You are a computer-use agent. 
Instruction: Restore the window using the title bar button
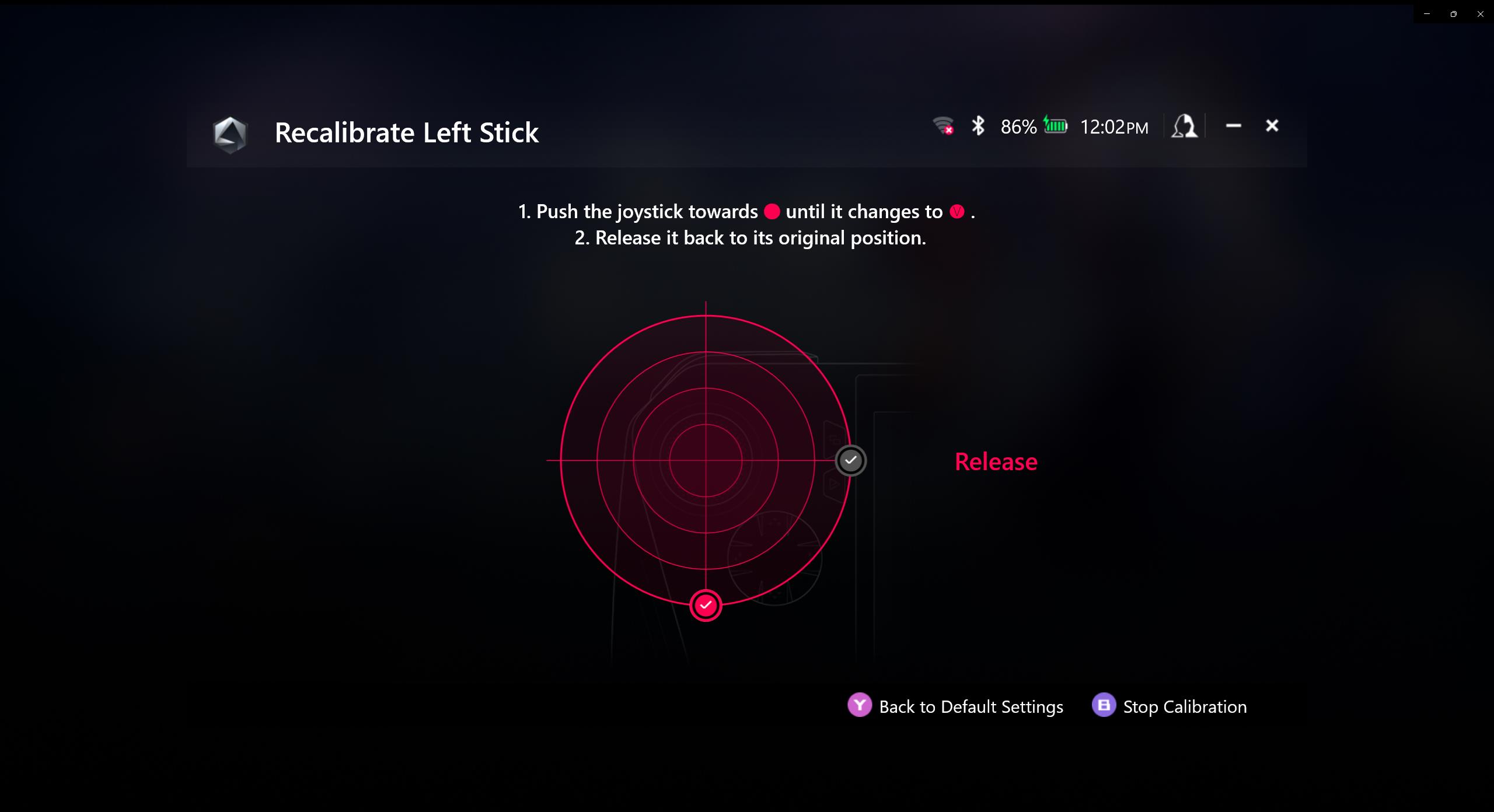click(x=1453, y=14)
